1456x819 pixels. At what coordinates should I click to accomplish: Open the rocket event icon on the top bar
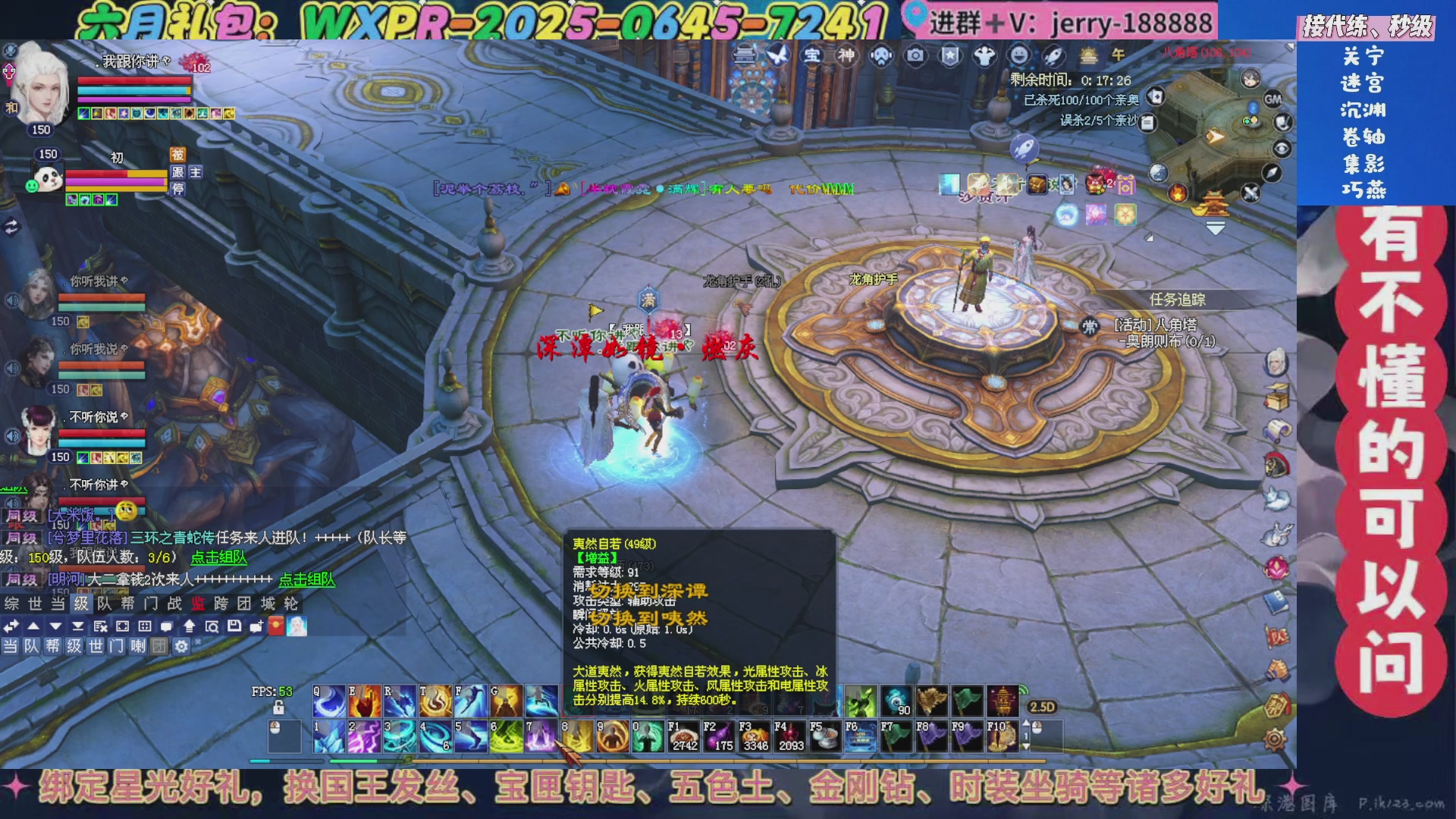(1053, 55)
